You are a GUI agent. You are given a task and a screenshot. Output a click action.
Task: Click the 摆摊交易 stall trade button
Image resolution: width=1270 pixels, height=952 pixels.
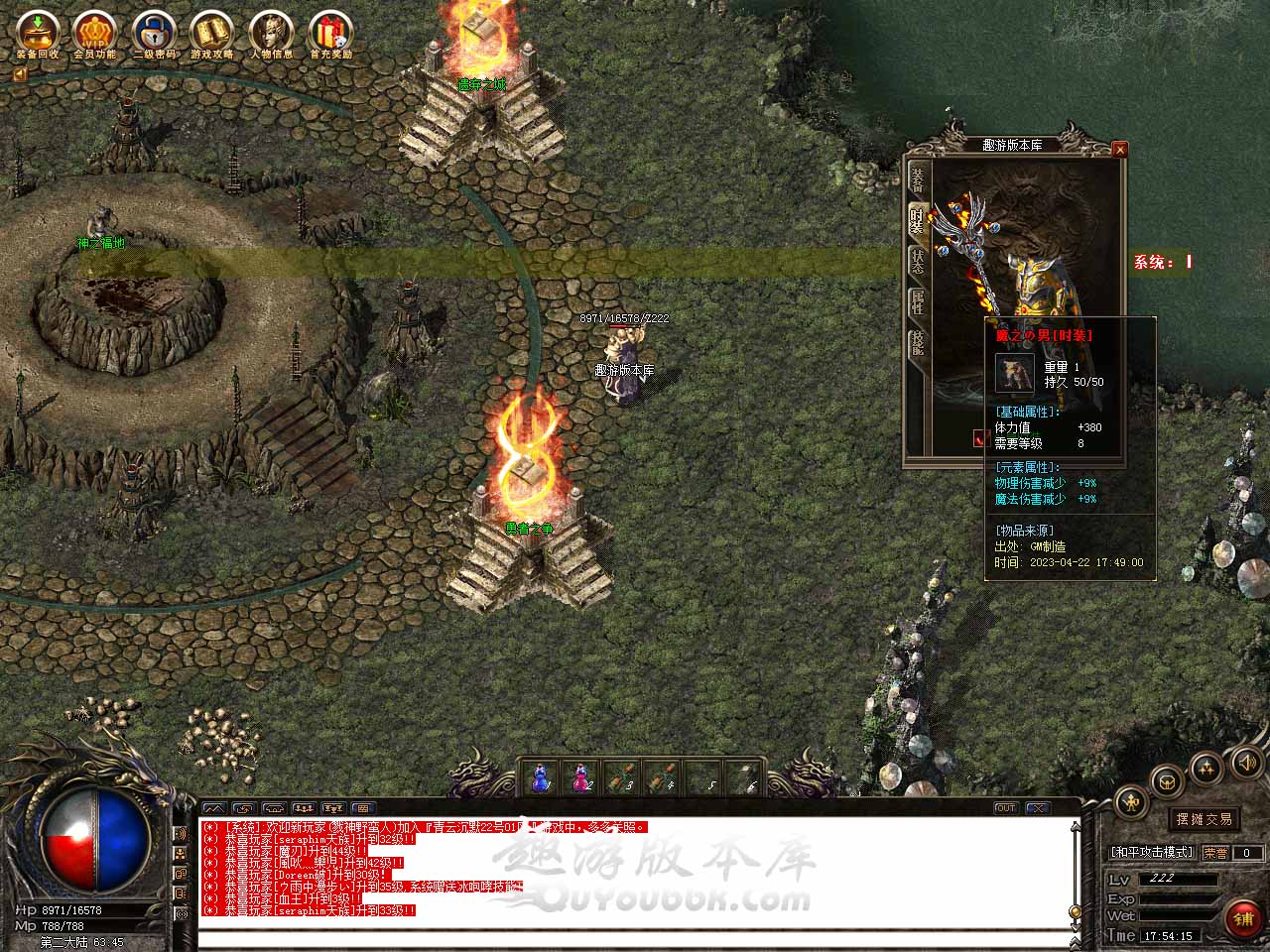(x=1204, y=819)
